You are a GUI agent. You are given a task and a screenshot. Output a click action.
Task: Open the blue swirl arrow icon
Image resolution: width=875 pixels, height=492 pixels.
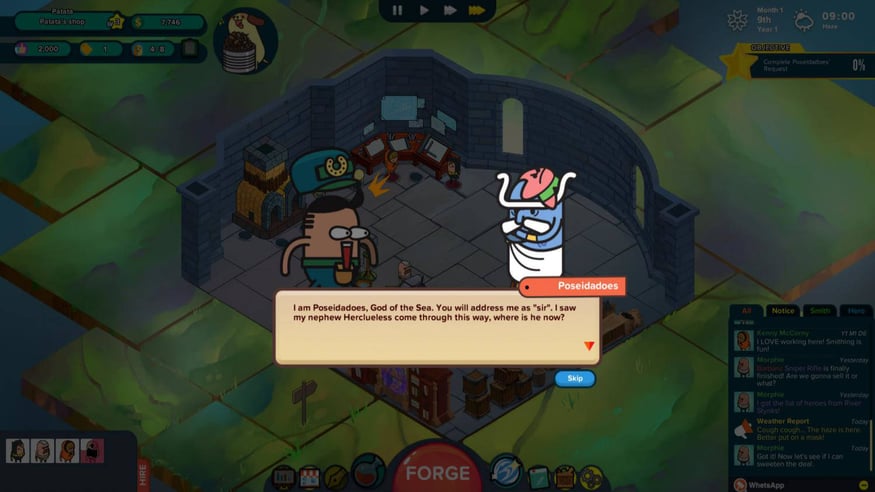tap(506, 471)
